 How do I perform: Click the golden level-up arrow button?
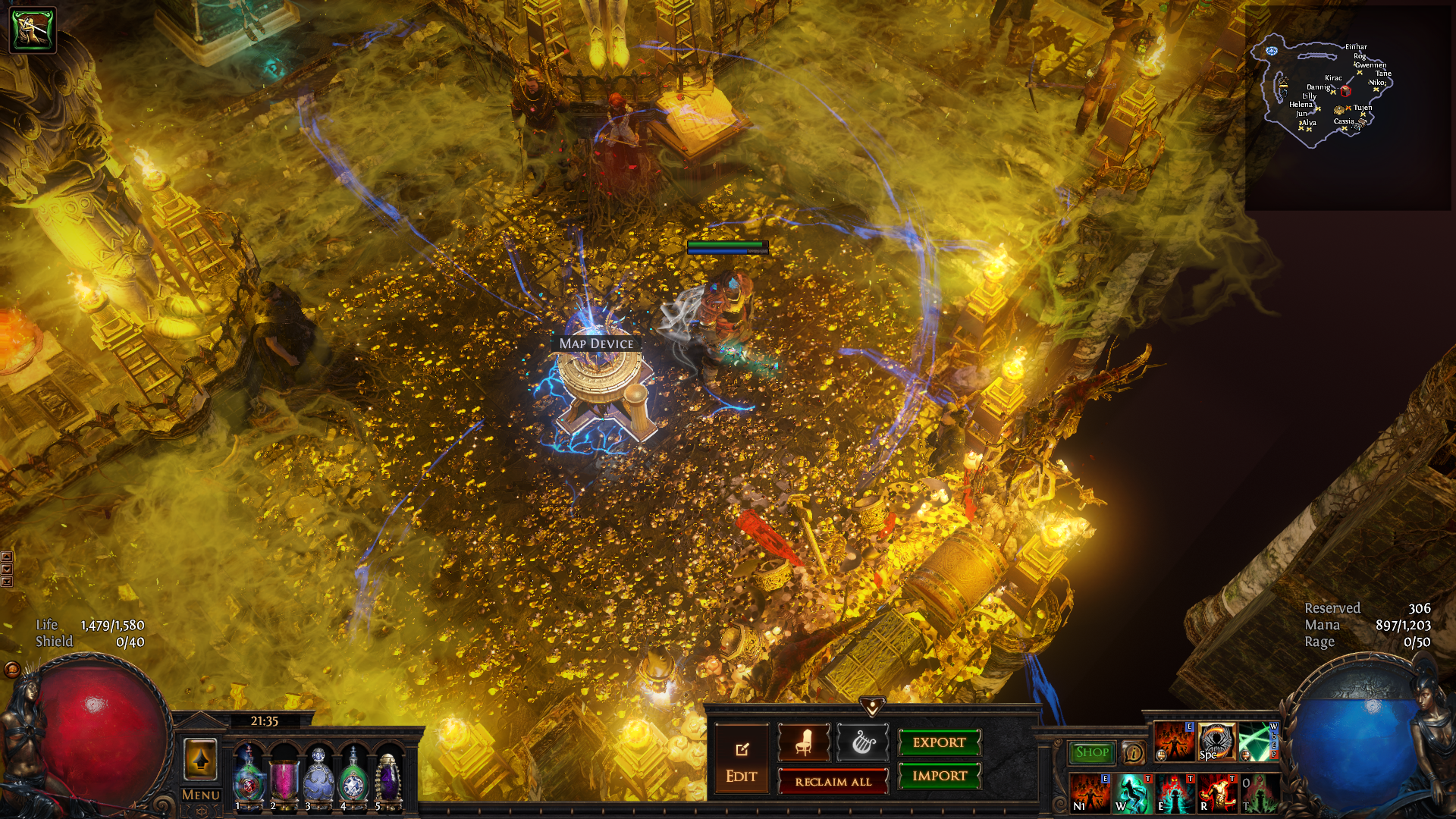point(200,759)
